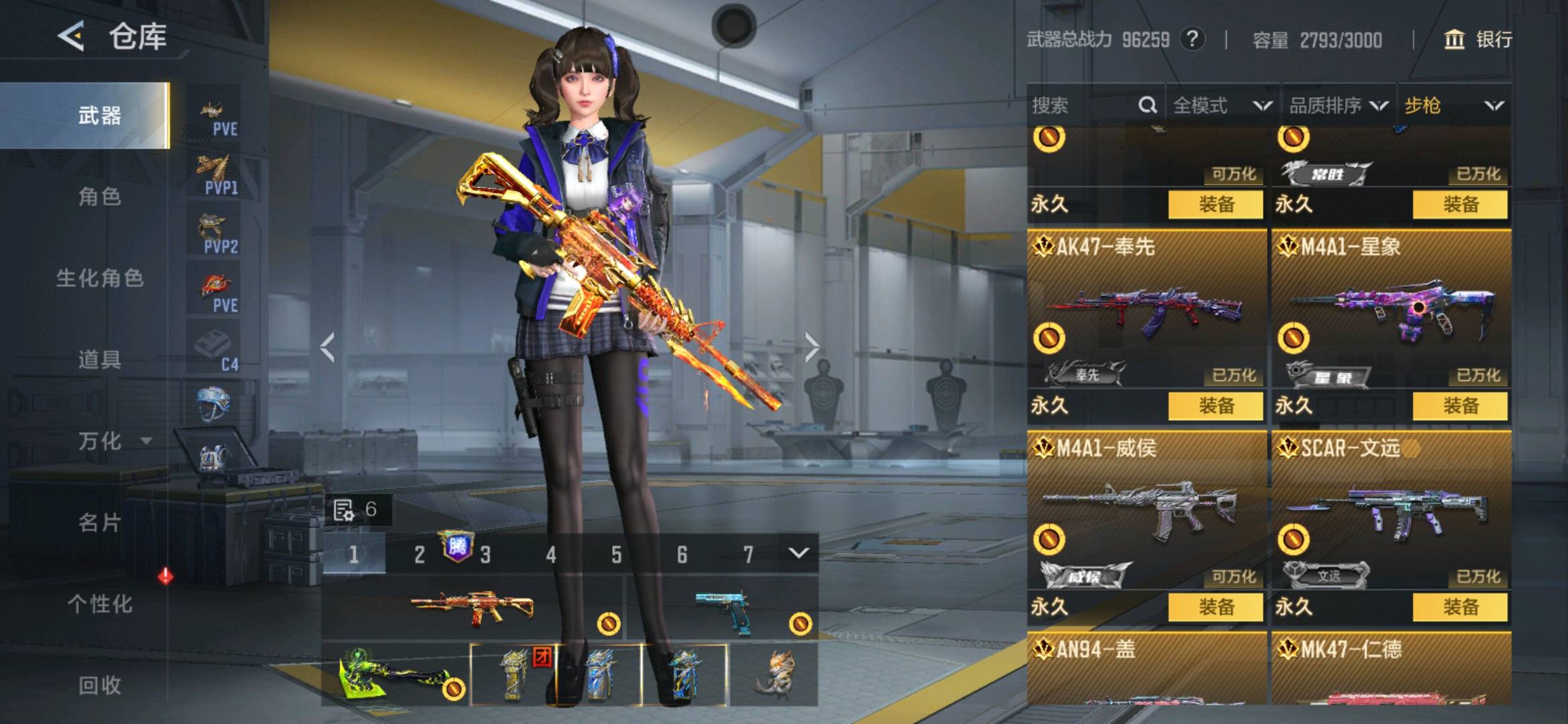Screen dimensions: 1568x724
Task: Open the 生化角色 category
Action: pos(99,278)
